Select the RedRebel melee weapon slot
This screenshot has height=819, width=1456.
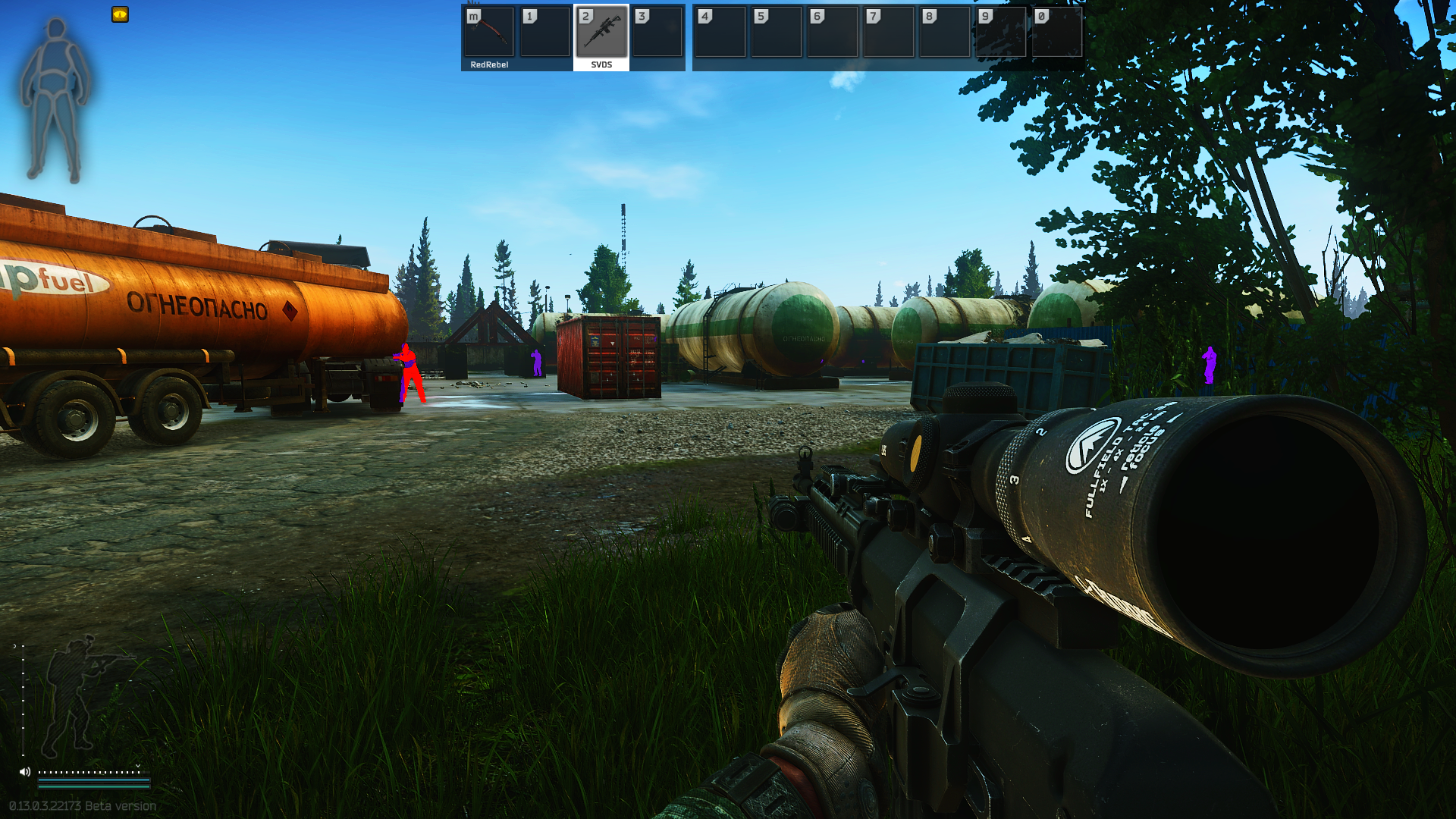point(489,33)
